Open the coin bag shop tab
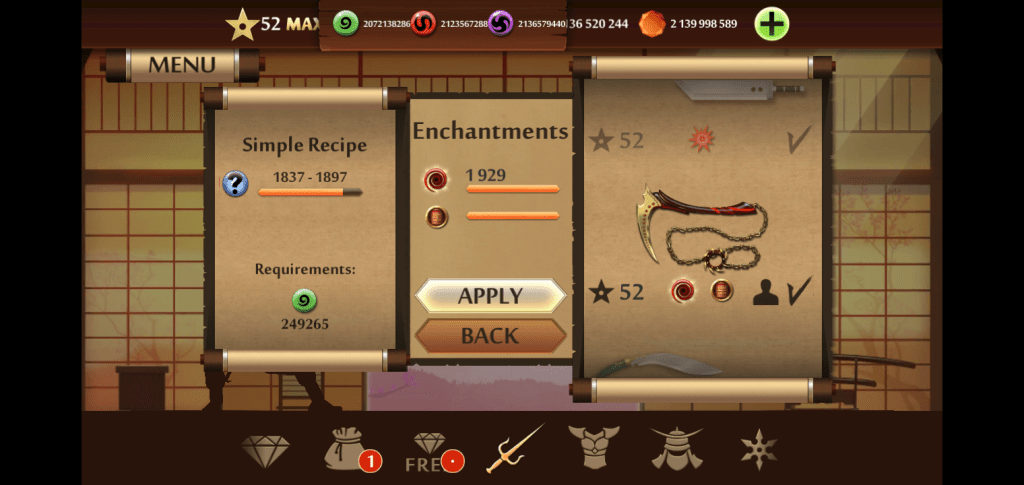This screenshot has width=1024, height=485. pos(346,449)
